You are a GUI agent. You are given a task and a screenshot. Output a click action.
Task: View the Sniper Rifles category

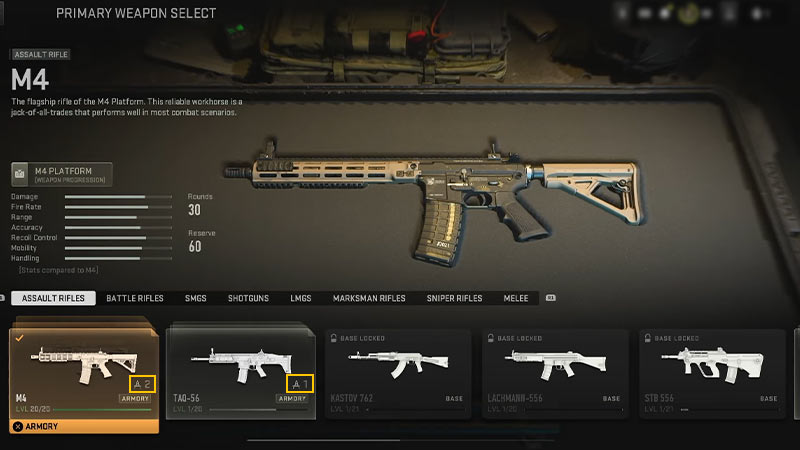(455, 298)
